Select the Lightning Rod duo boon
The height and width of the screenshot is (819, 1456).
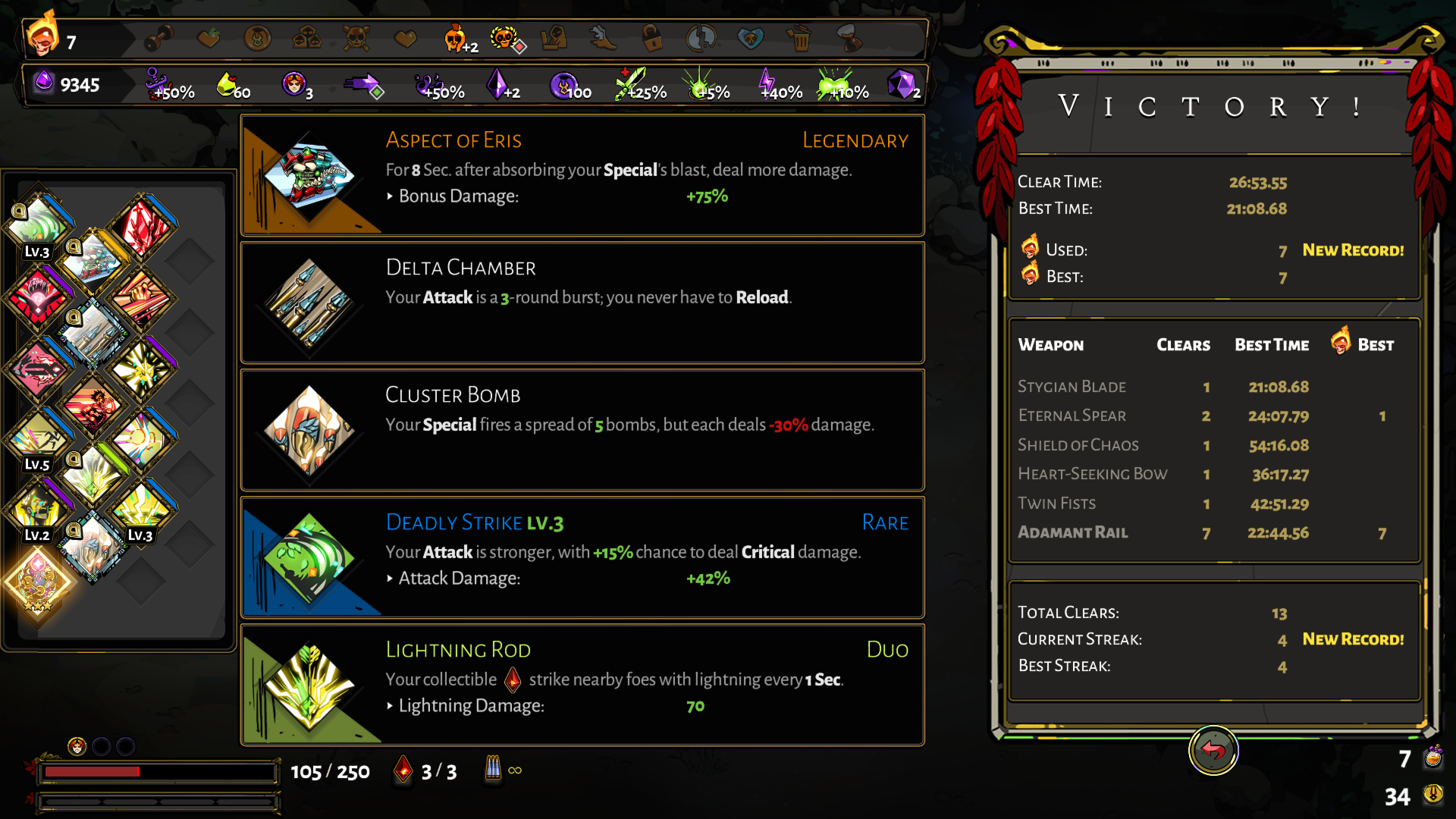582,686
